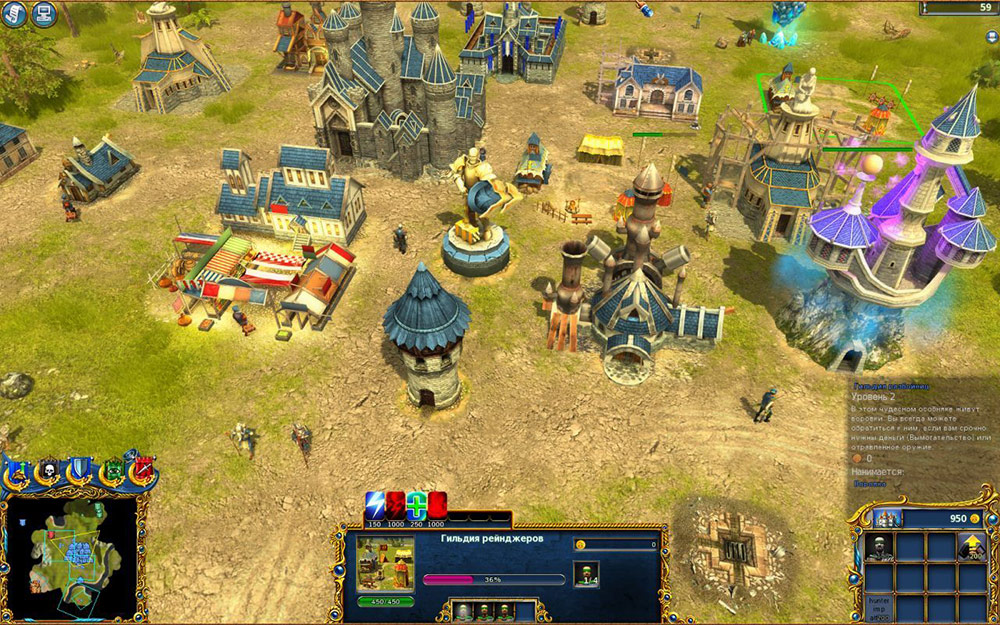The image size is (1000, 625).
Task: Select the highlighted first ranger portrait
Action: coord(462,612)
